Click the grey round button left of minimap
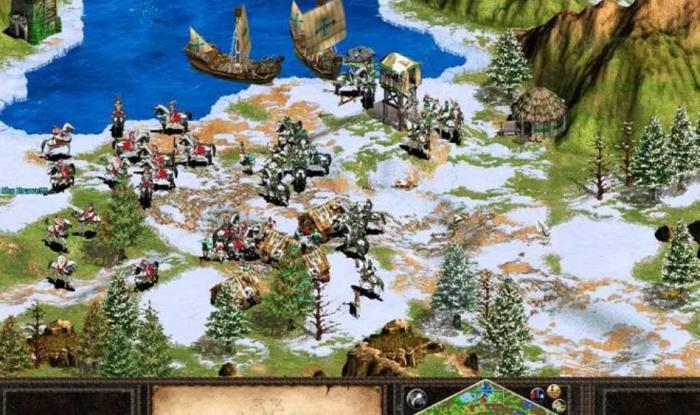This screenshot has width=700, height=415. pos(417,398)
